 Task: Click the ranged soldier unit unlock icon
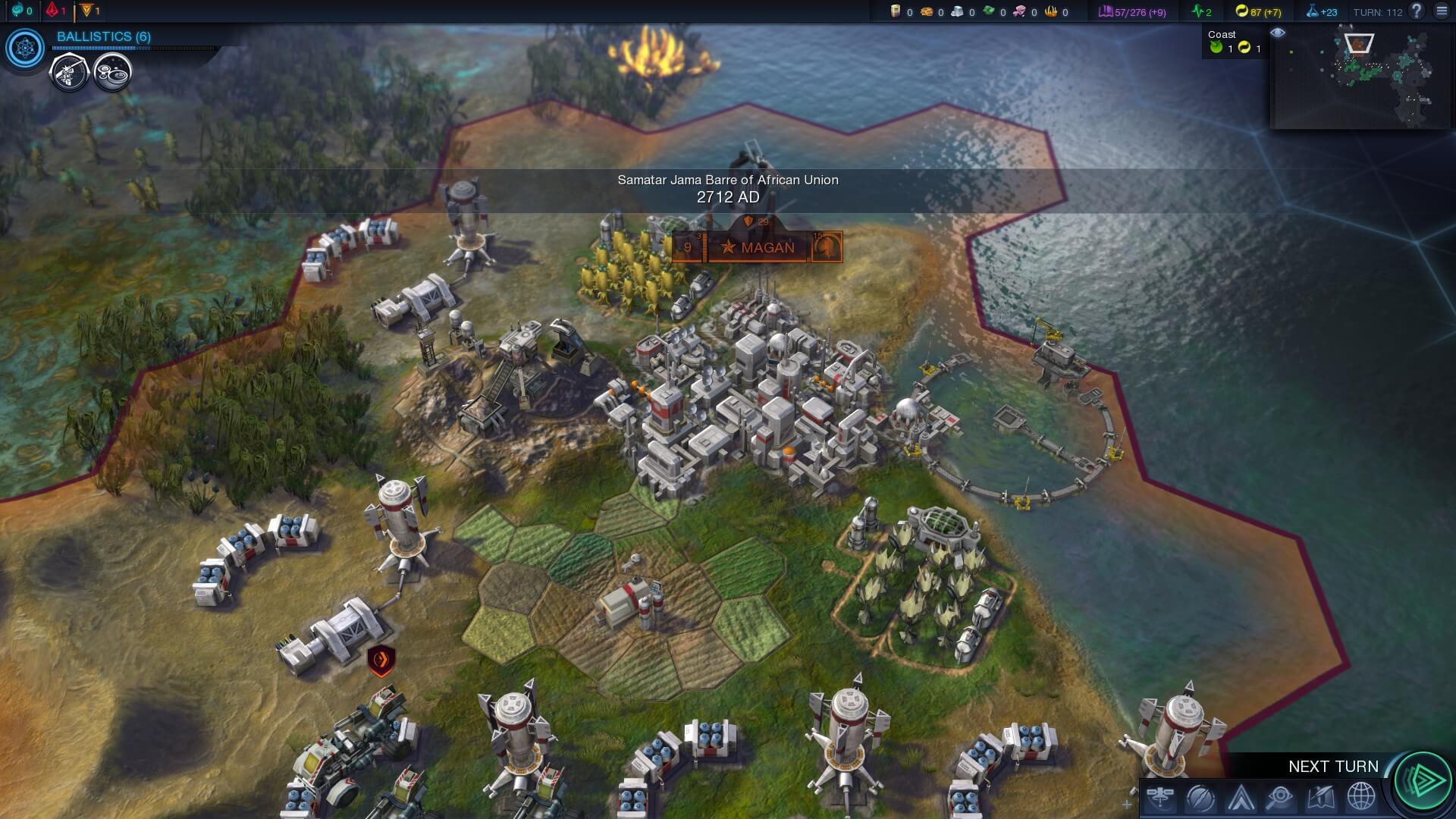(x=69, y=73)
